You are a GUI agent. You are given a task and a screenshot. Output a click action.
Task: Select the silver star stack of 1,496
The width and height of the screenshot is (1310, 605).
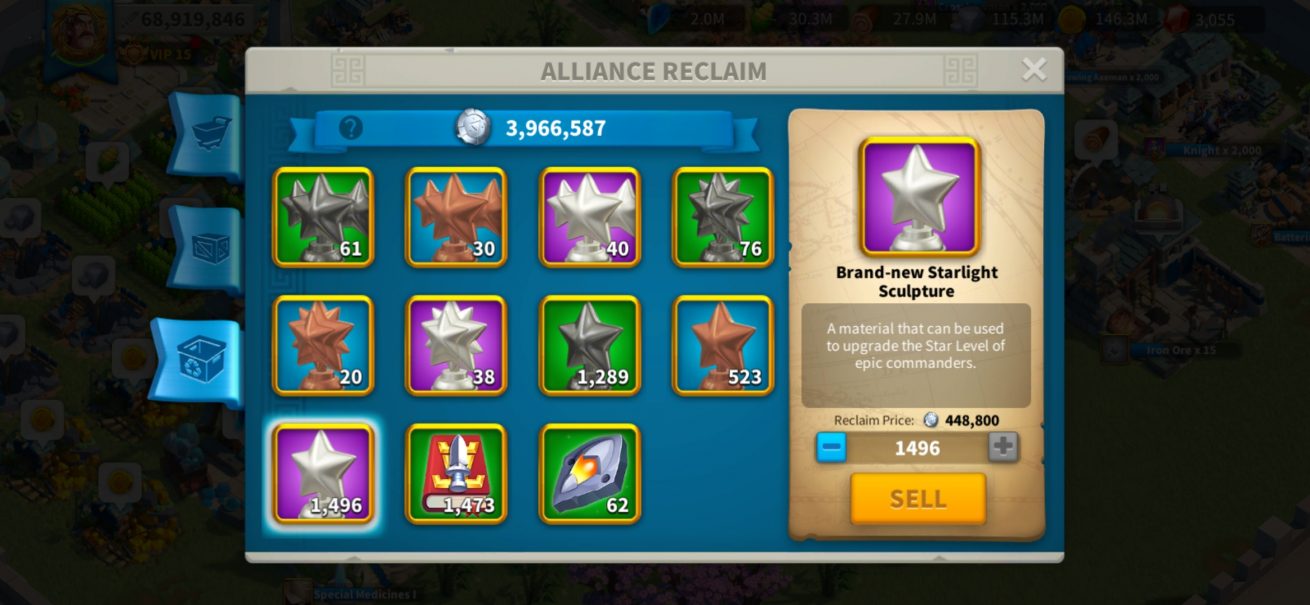tap(323, 473)
